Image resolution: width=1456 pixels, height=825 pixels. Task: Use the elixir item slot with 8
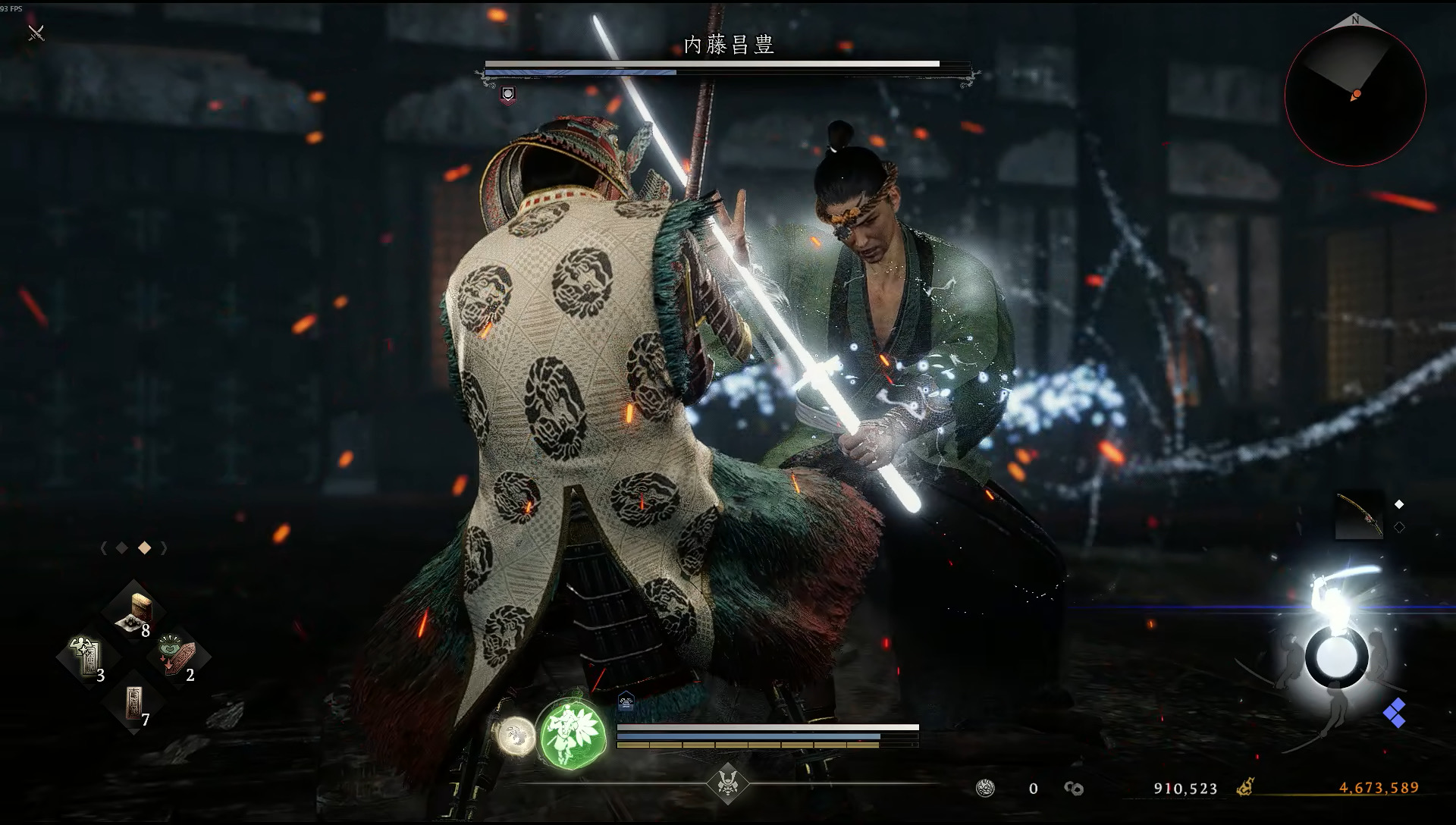click(135, 612)
